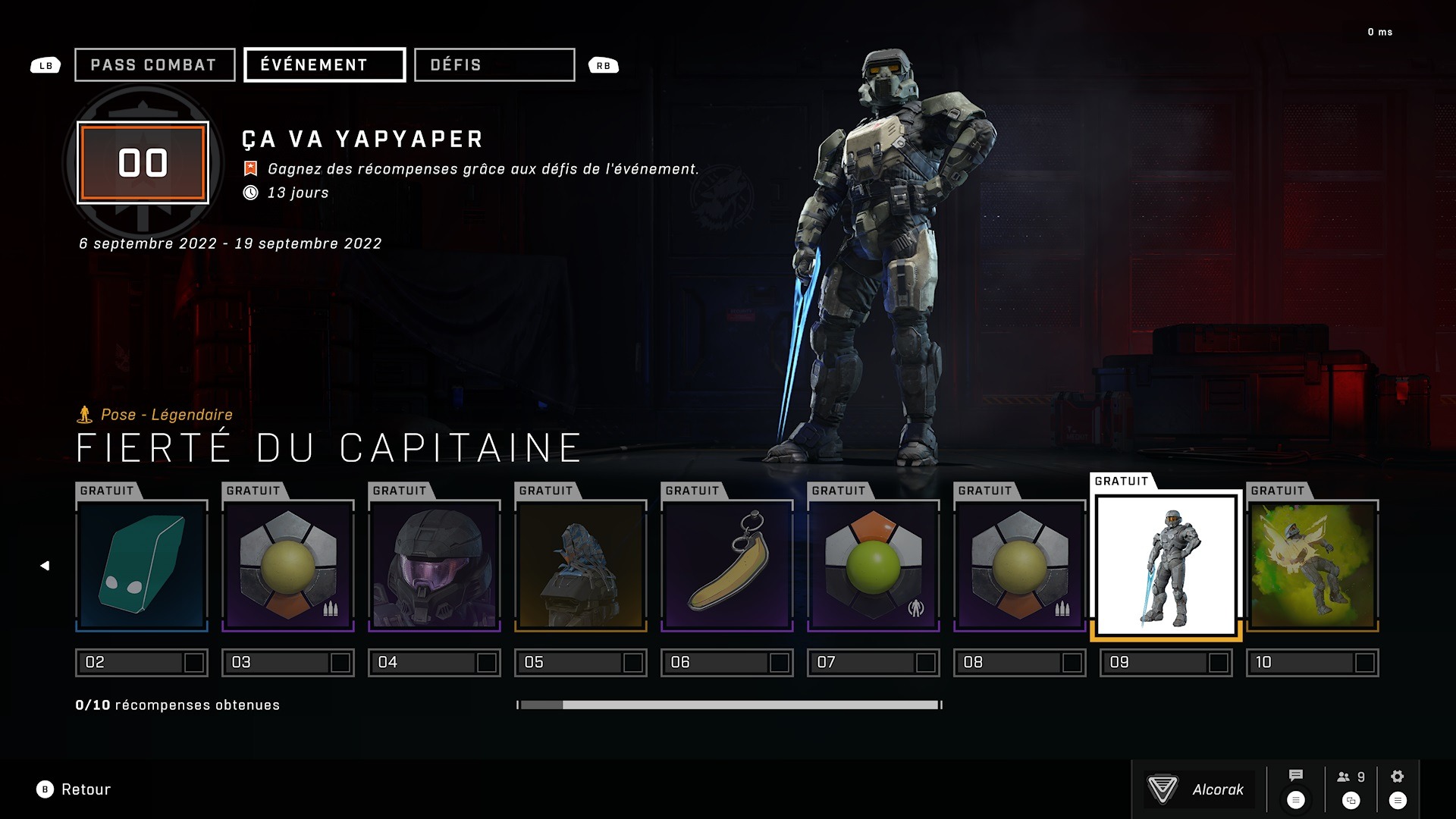Image resolution: width=1456 pixels, height=819 pixels.
Task: Open the friends list showing 9
Action: [x=1351, y=777]
